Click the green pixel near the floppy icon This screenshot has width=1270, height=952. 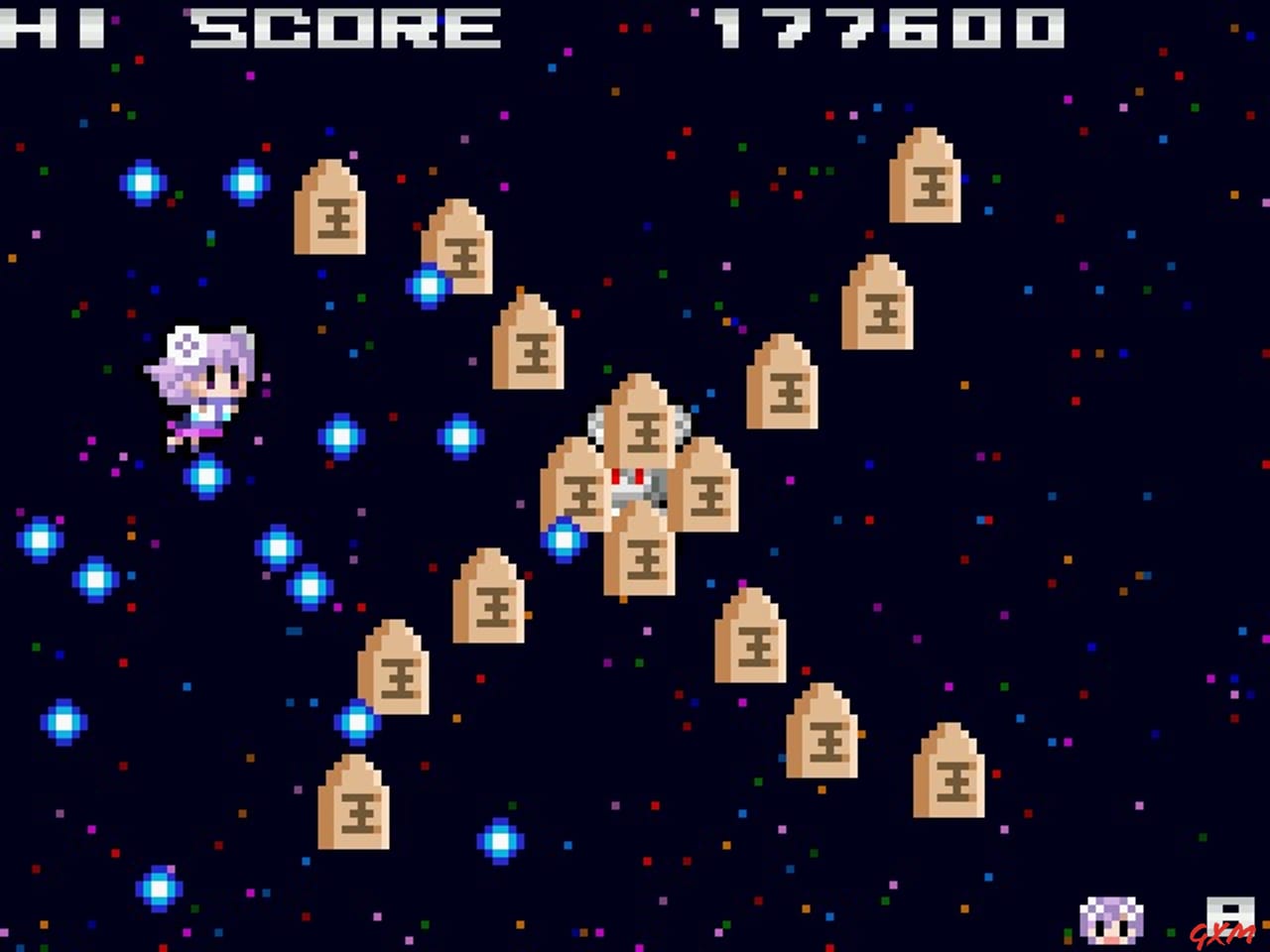point(1171,932)
